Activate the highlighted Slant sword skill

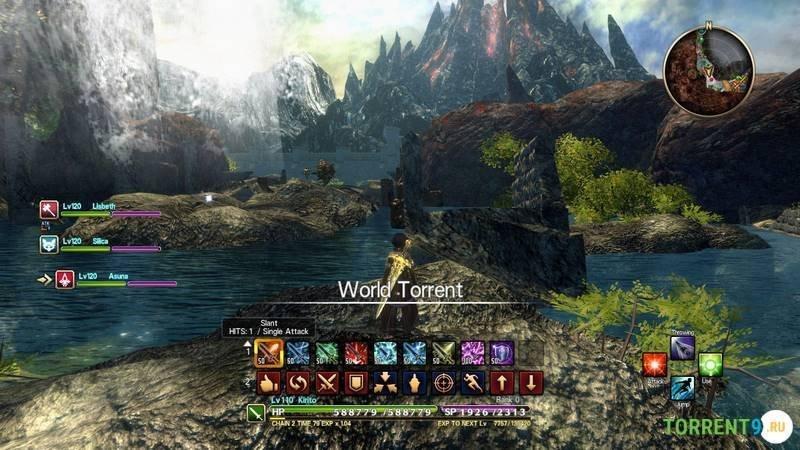(269, 352)
